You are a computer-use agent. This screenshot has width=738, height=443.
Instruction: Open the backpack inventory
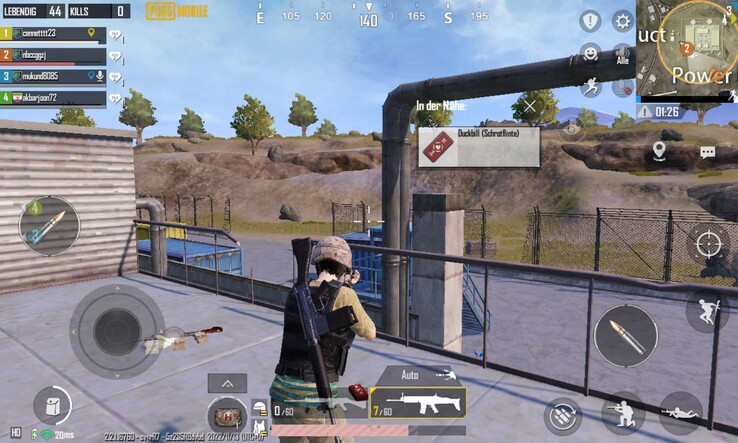227,415
